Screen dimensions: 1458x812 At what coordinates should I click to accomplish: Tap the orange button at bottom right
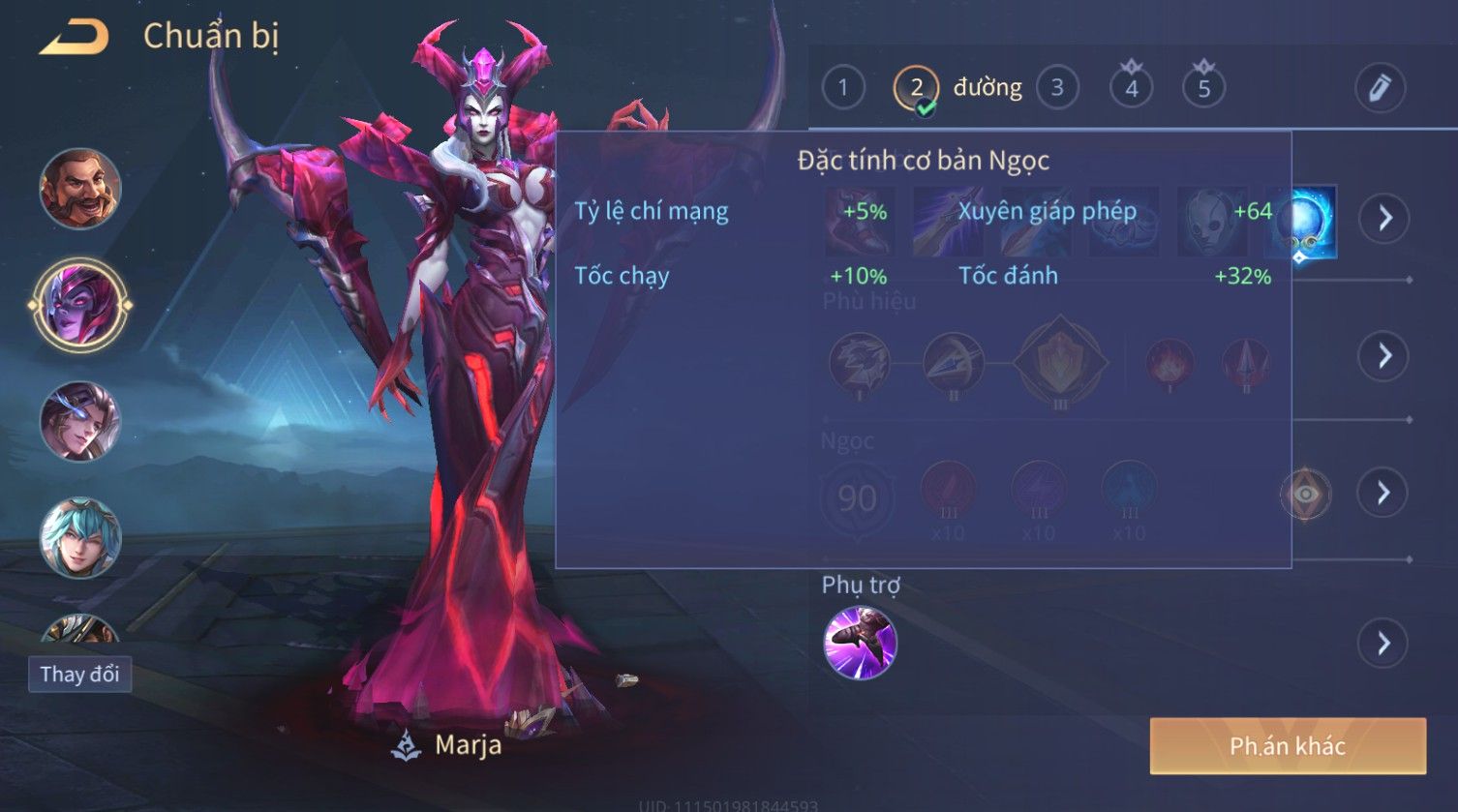pos(1288,745)
